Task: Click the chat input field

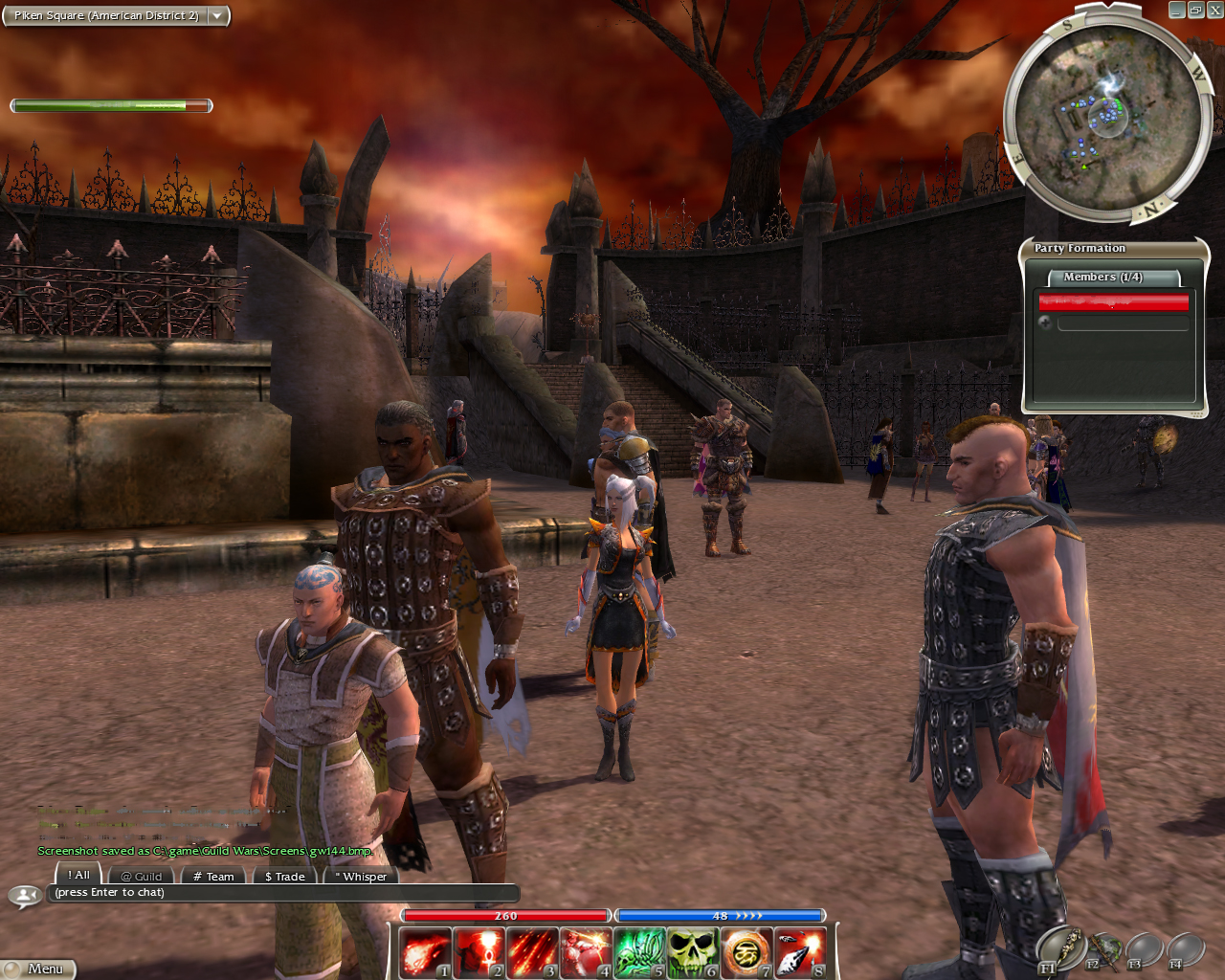Action: [x=282, y=893]
